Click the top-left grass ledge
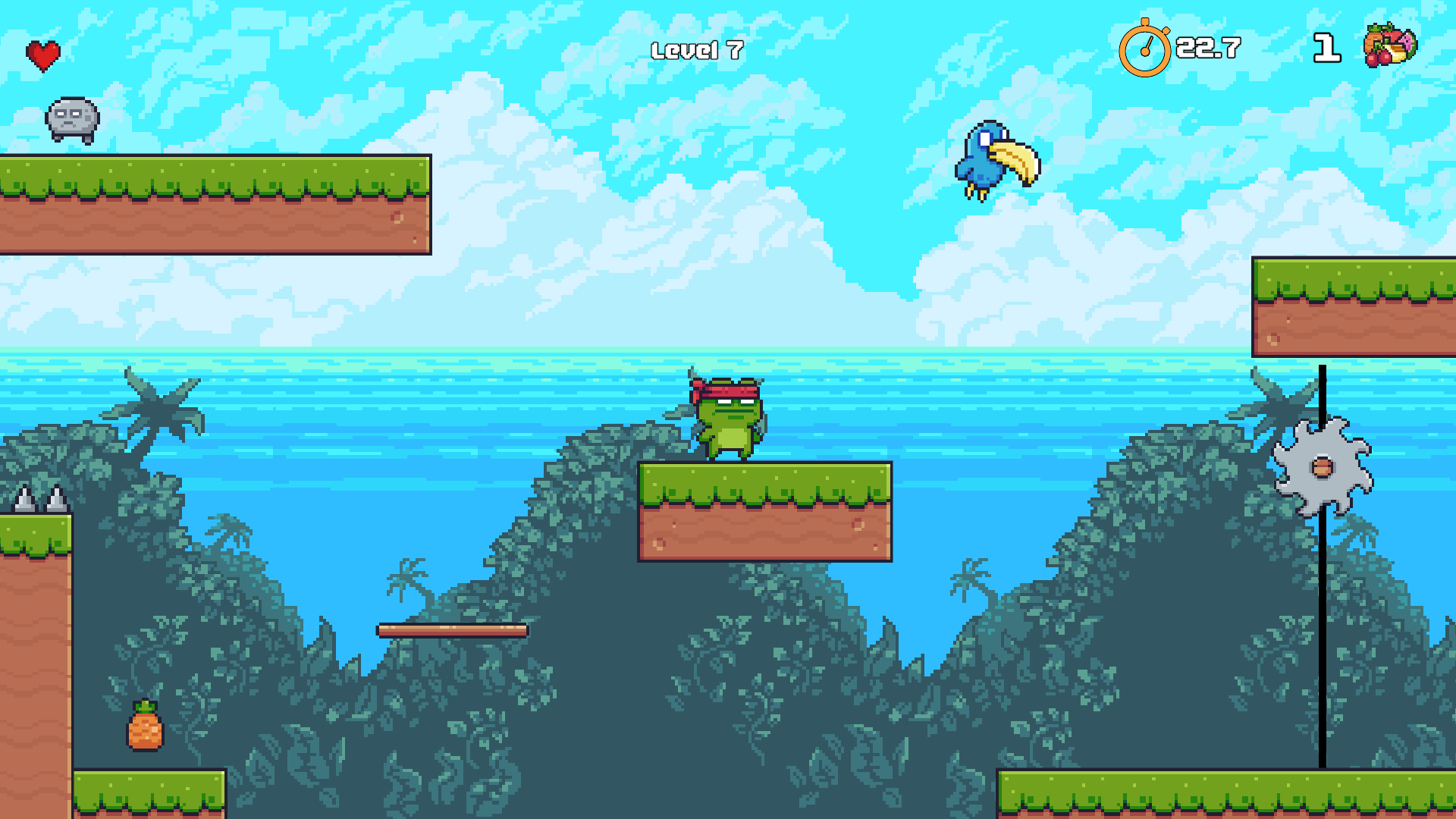 coord(212,205)
